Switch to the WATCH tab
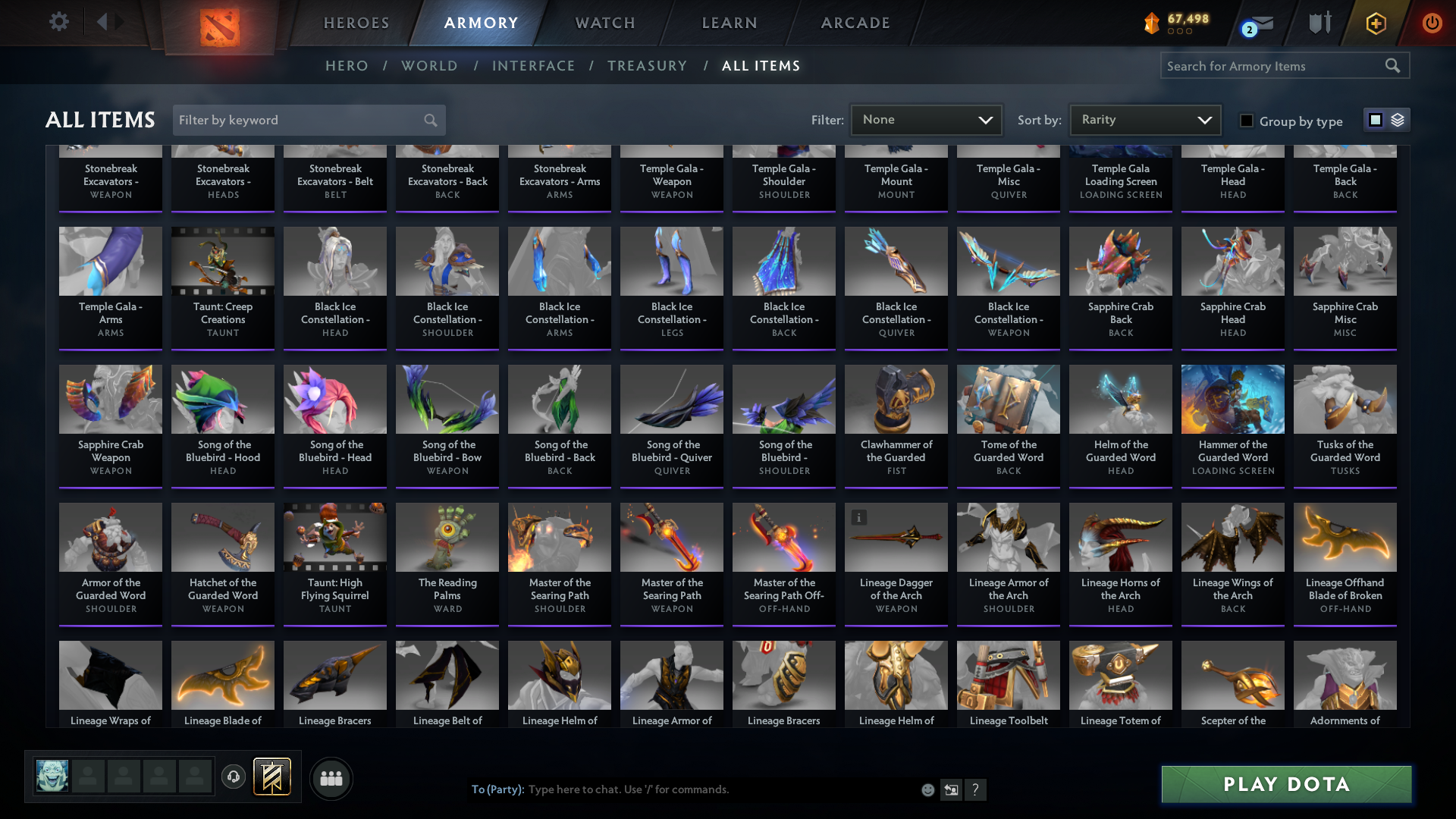Image resolution: width=1456 pixels, height=819 pixels. click(604, 23)
